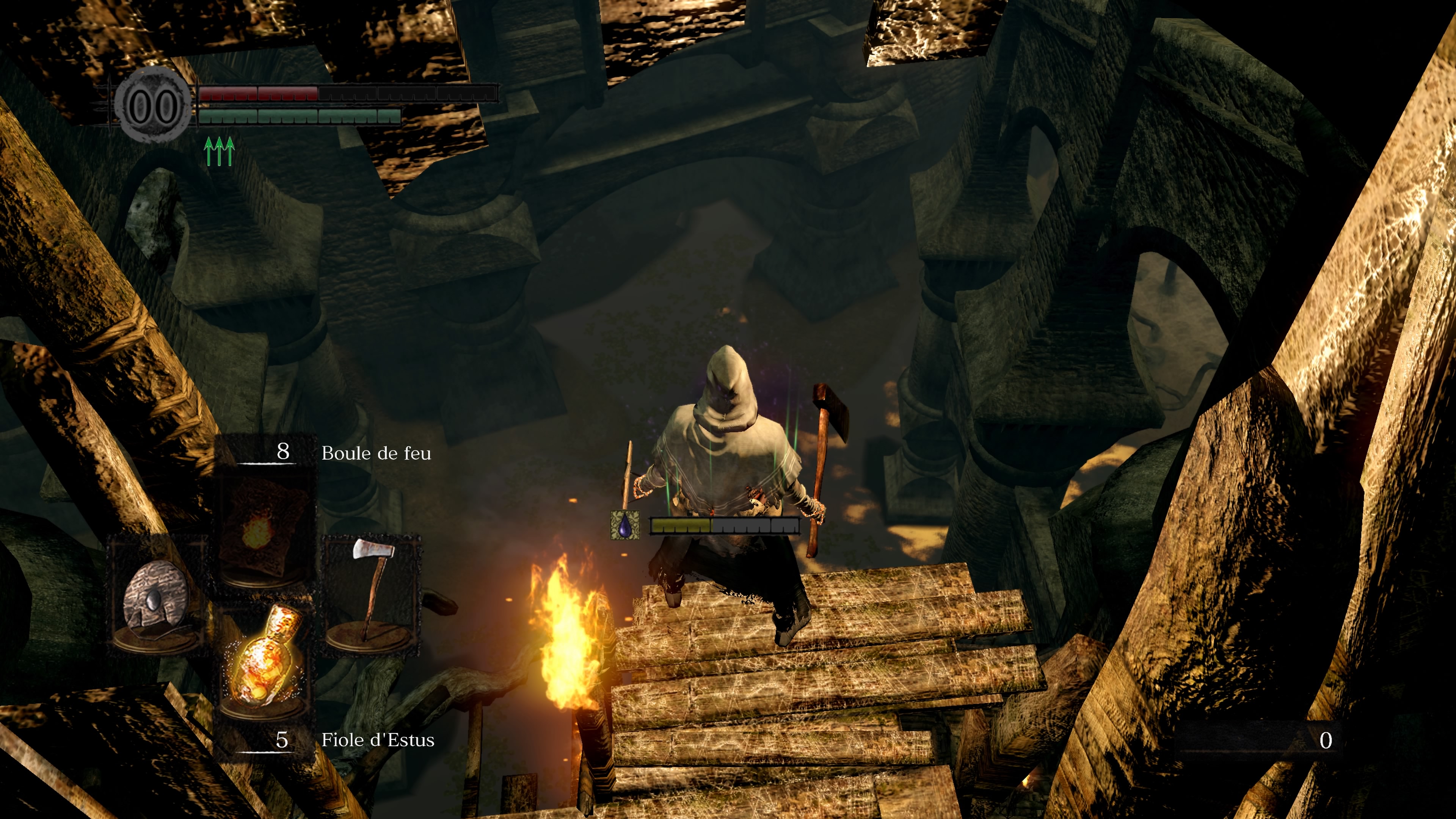This screenshot has height=819, width=1456.
Task: Click the humanity counter emblem
Action: 152,105
